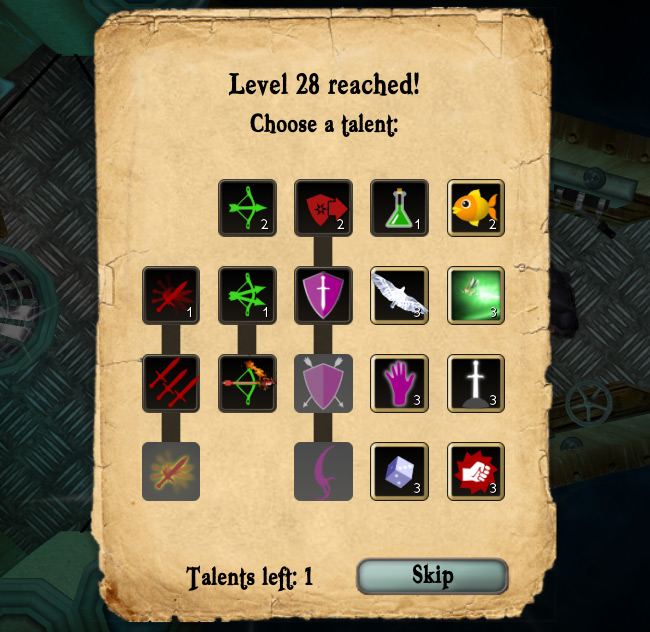Image resolution: width=650 pixels, height=632 pixels.
Task: Choose the green potion flask talent
Action: 400,208
